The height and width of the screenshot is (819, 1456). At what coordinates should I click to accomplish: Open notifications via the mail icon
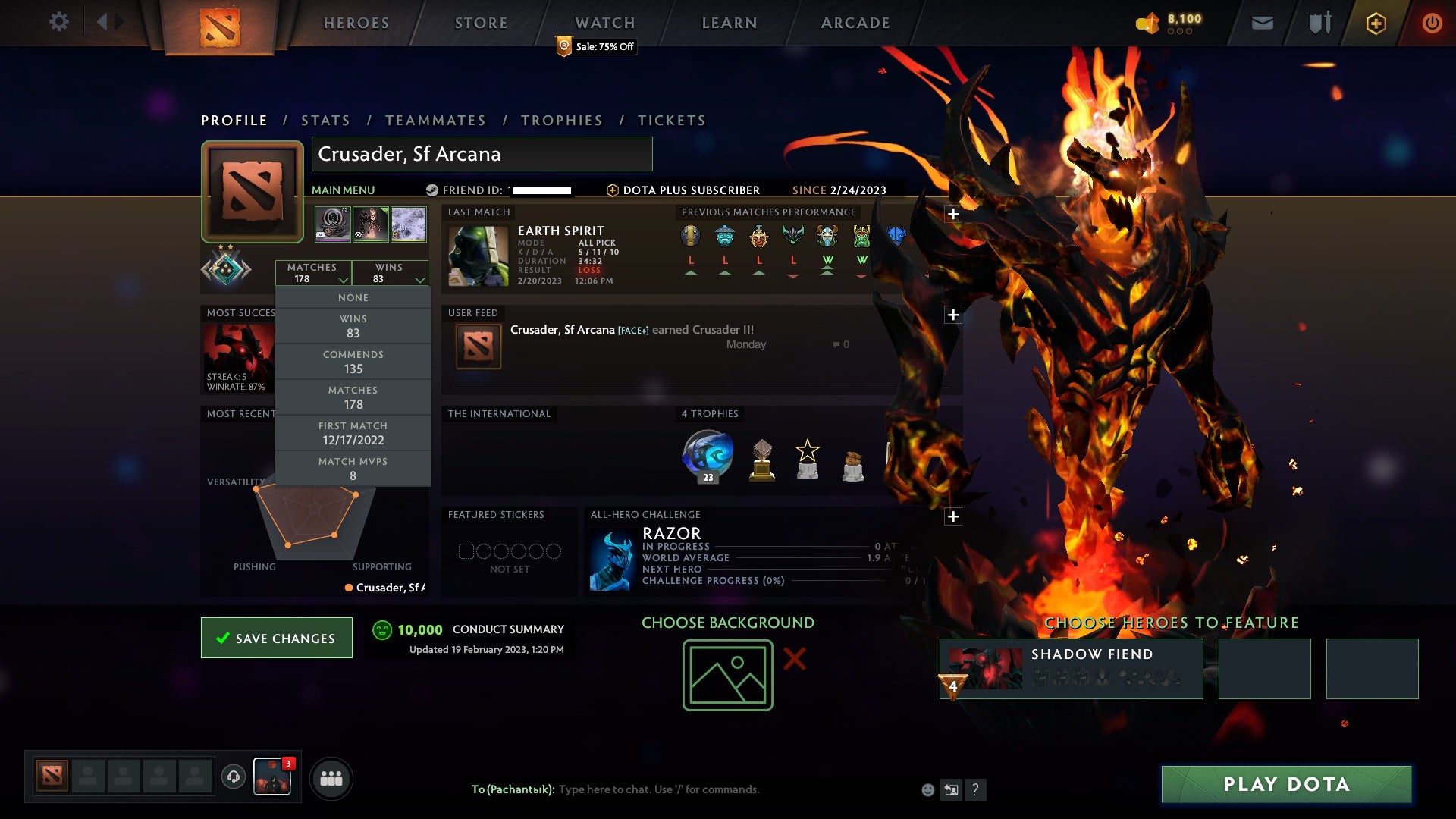pyautogui.click(x=1261, y=22)
